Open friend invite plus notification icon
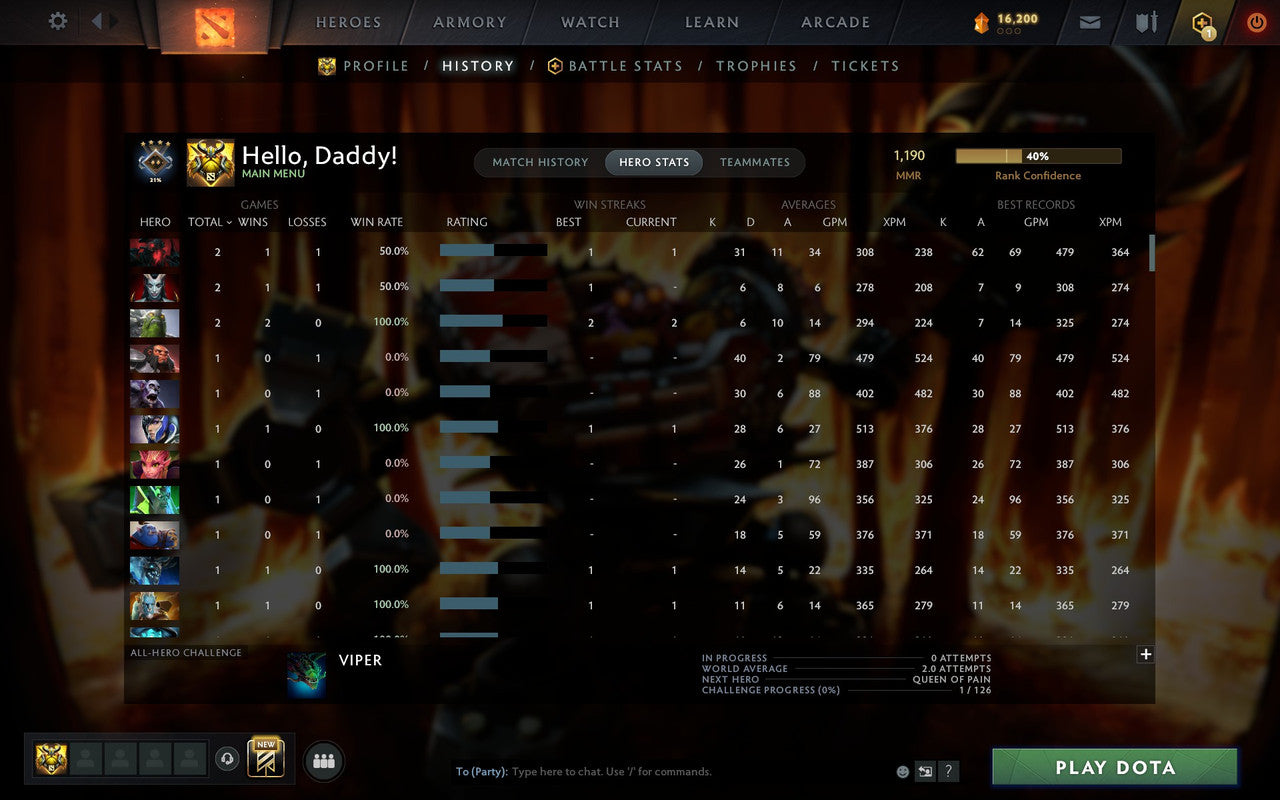 click(1200, 21)
